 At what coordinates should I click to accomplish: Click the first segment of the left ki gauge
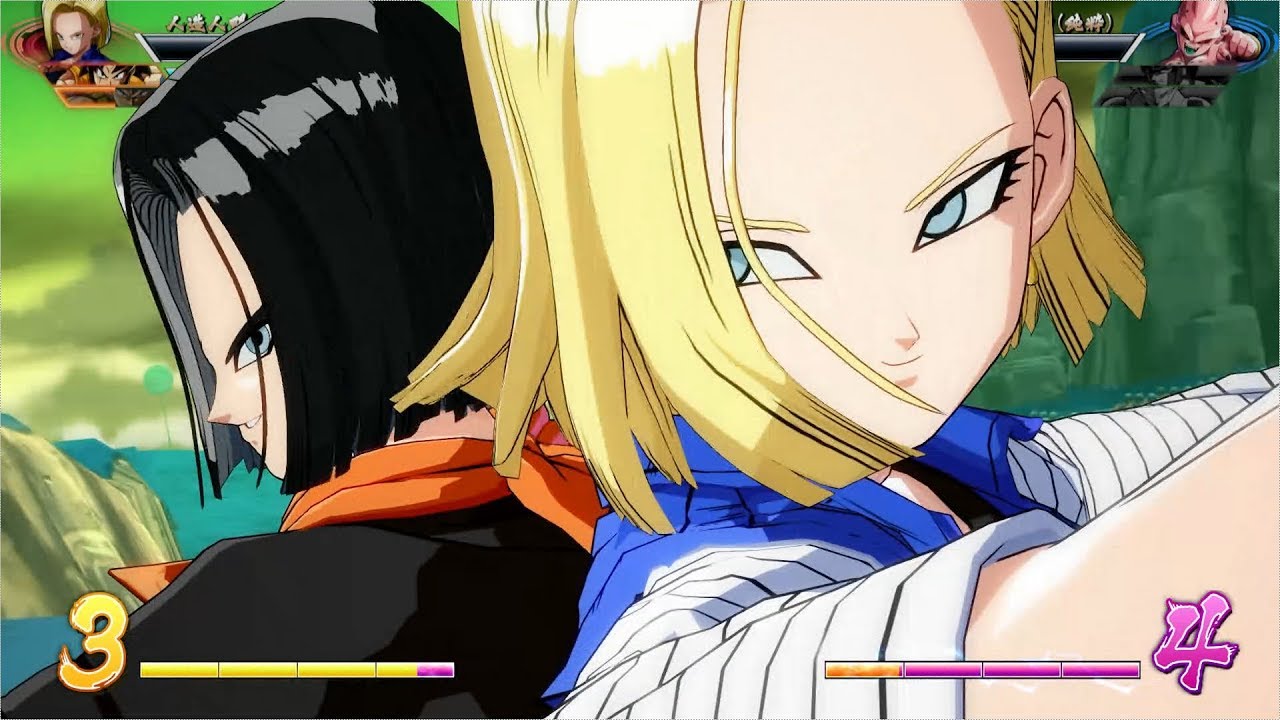[176, 669]
